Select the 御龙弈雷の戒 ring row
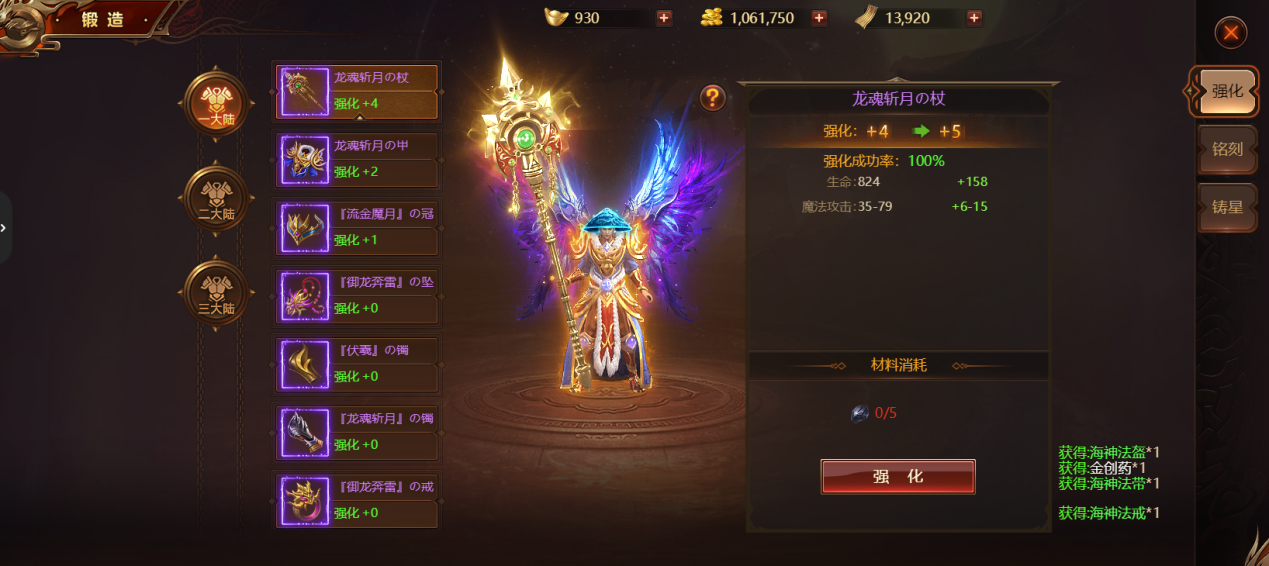The width and height of the screenshot is (1269, 566). (x=357, y=500)
